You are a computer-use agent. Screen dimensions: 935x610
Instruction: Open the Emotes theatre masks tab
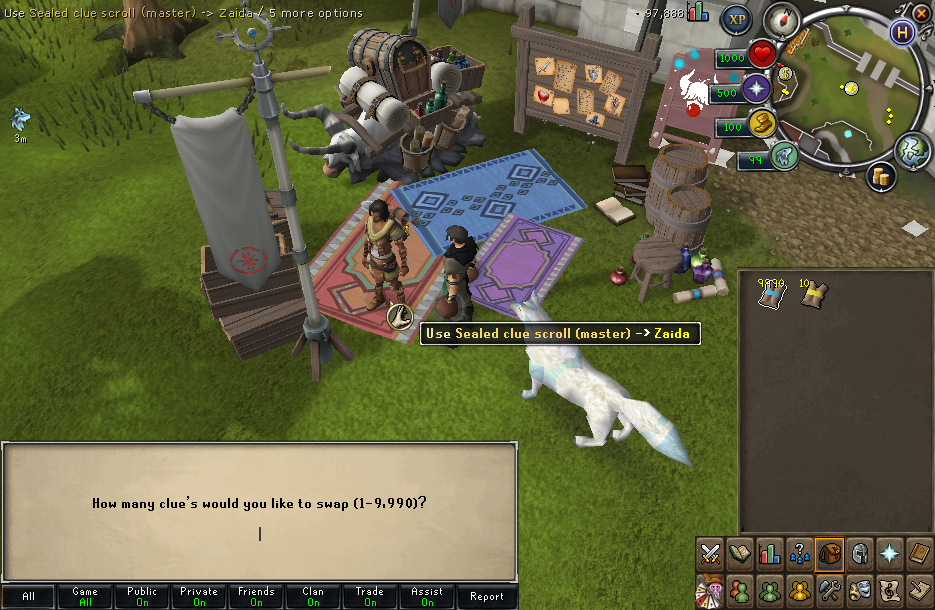tap(859, 589)
